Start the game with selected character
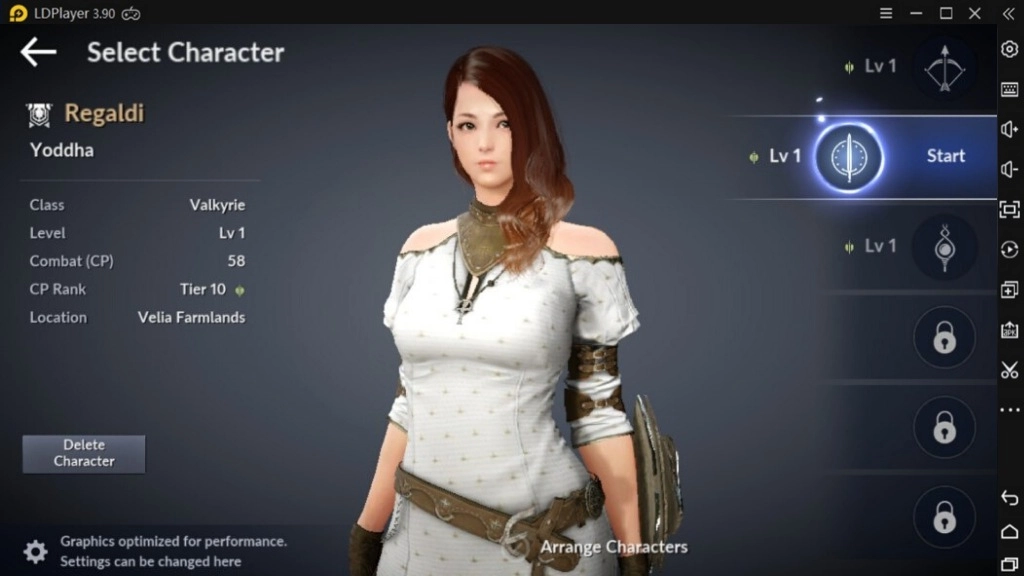This screenshot has height=576, width=1024. pos(945,156)
